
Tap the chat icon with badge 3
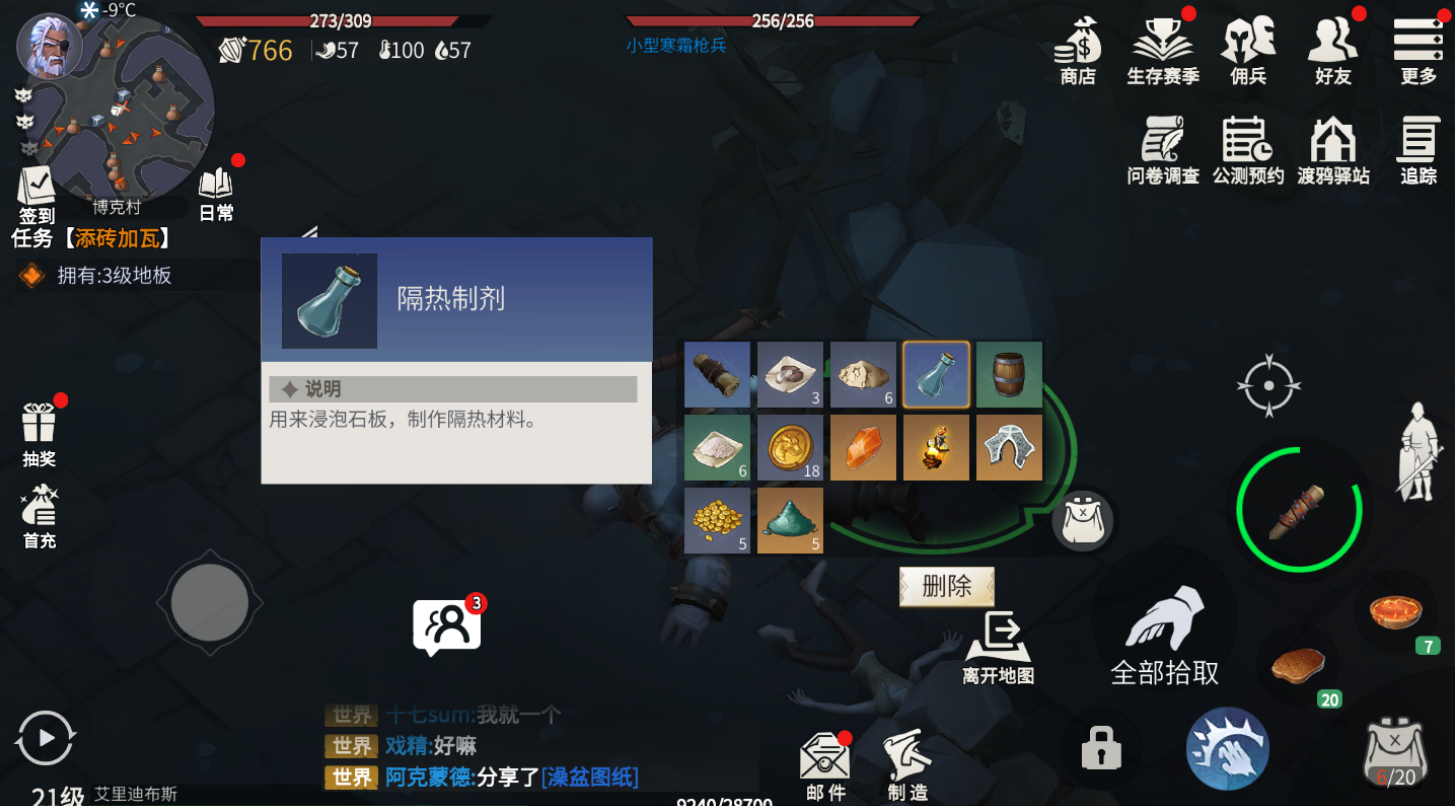pyautogui.click(x=447, y=623)
